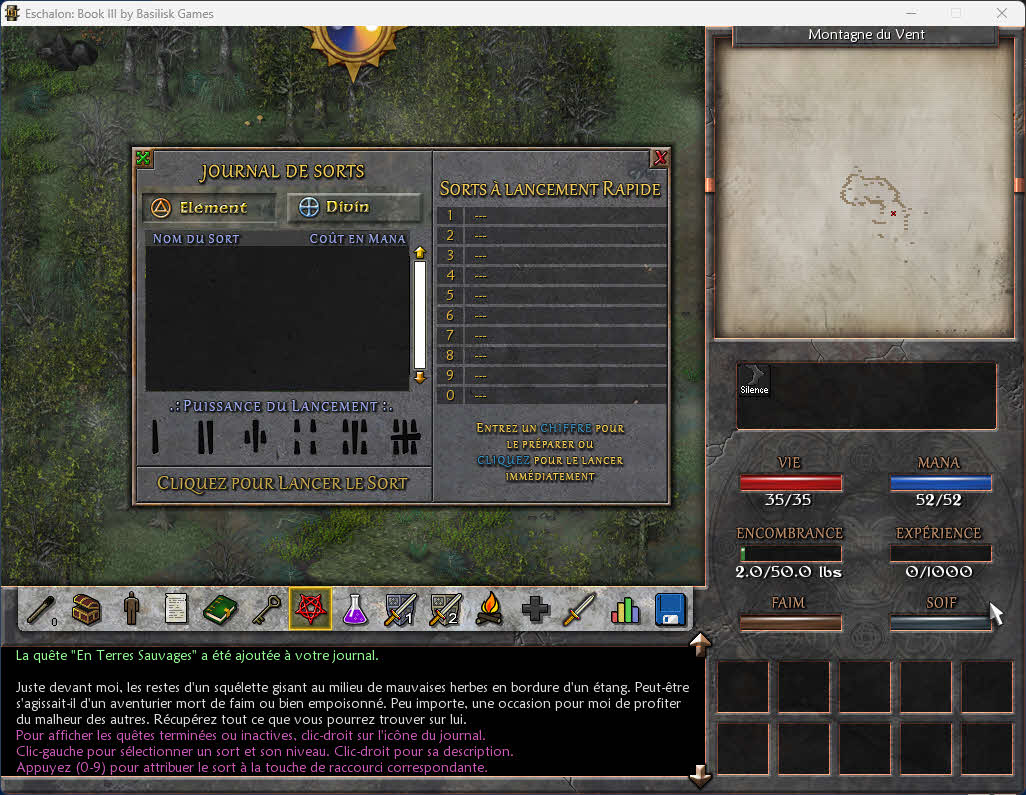Viewport: 1026px width, 795px height.
Task: Click the purple potion flask icon
Action: coord(355,608)
